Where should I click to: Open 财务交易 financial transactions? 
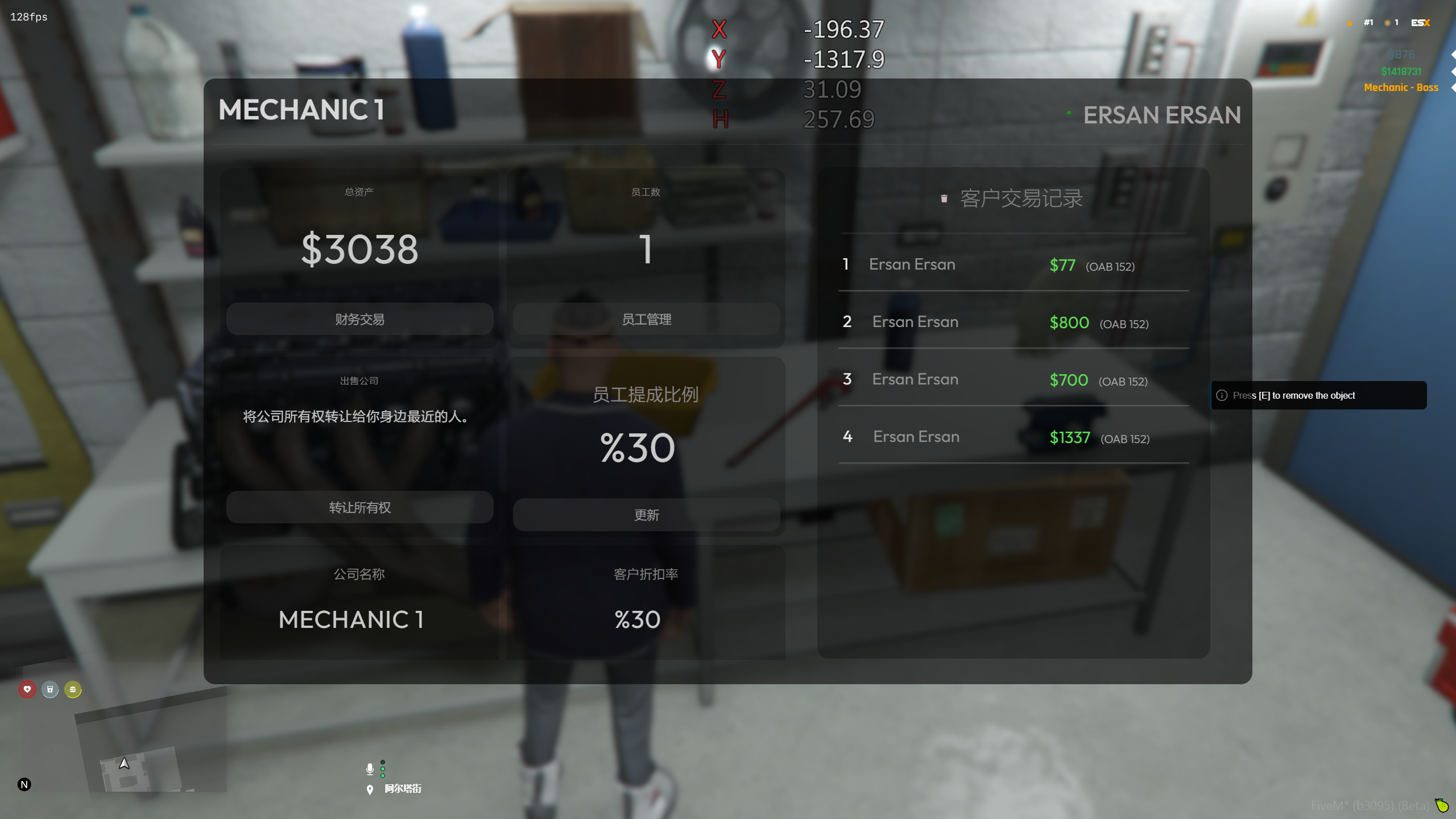click(x=359, y=319)
